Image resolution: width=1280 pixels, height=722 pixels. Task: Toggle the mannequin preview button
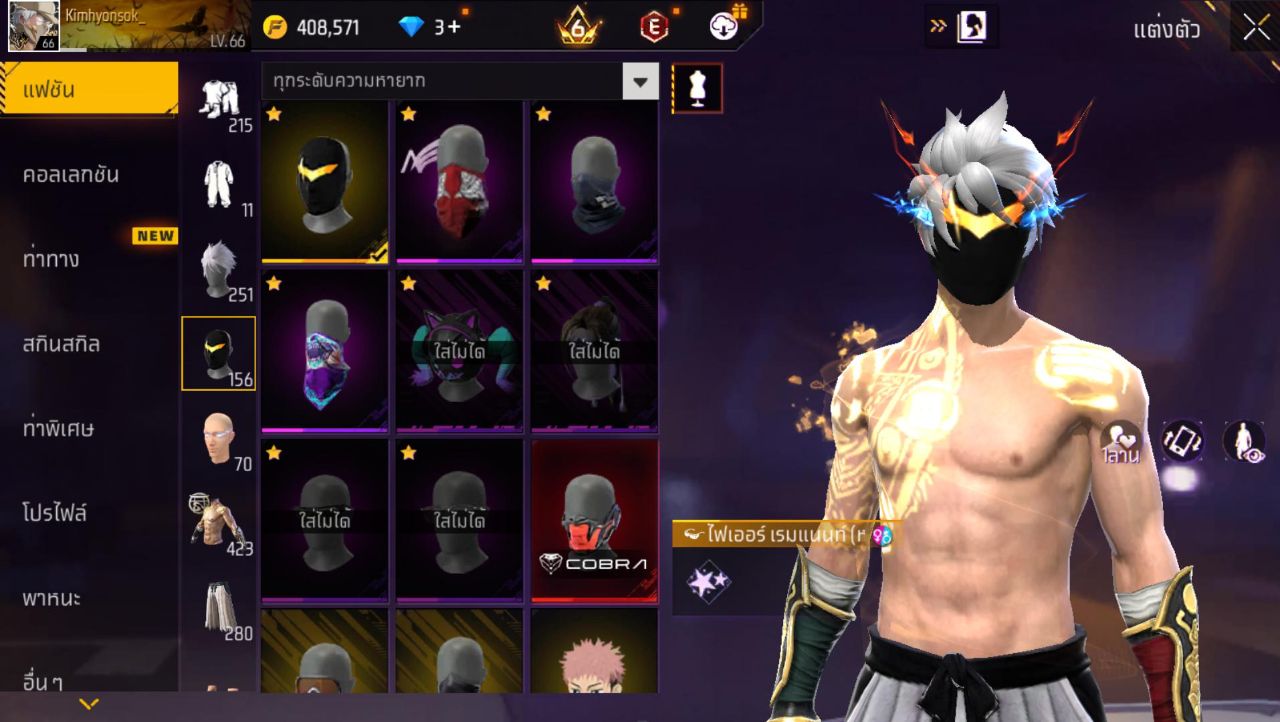697,88
